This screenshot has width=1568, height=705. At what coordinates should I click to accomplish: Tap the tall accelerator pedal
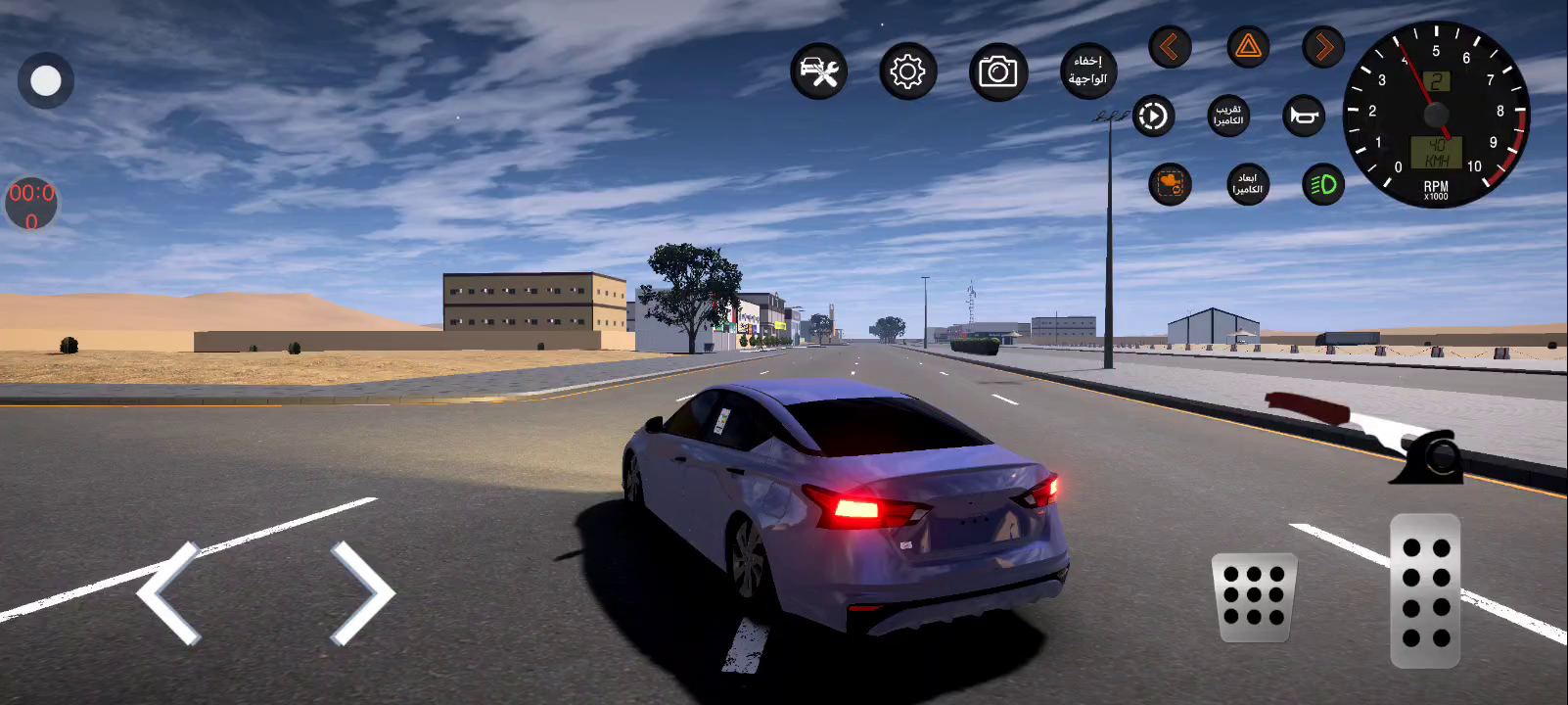(1425, 590)
